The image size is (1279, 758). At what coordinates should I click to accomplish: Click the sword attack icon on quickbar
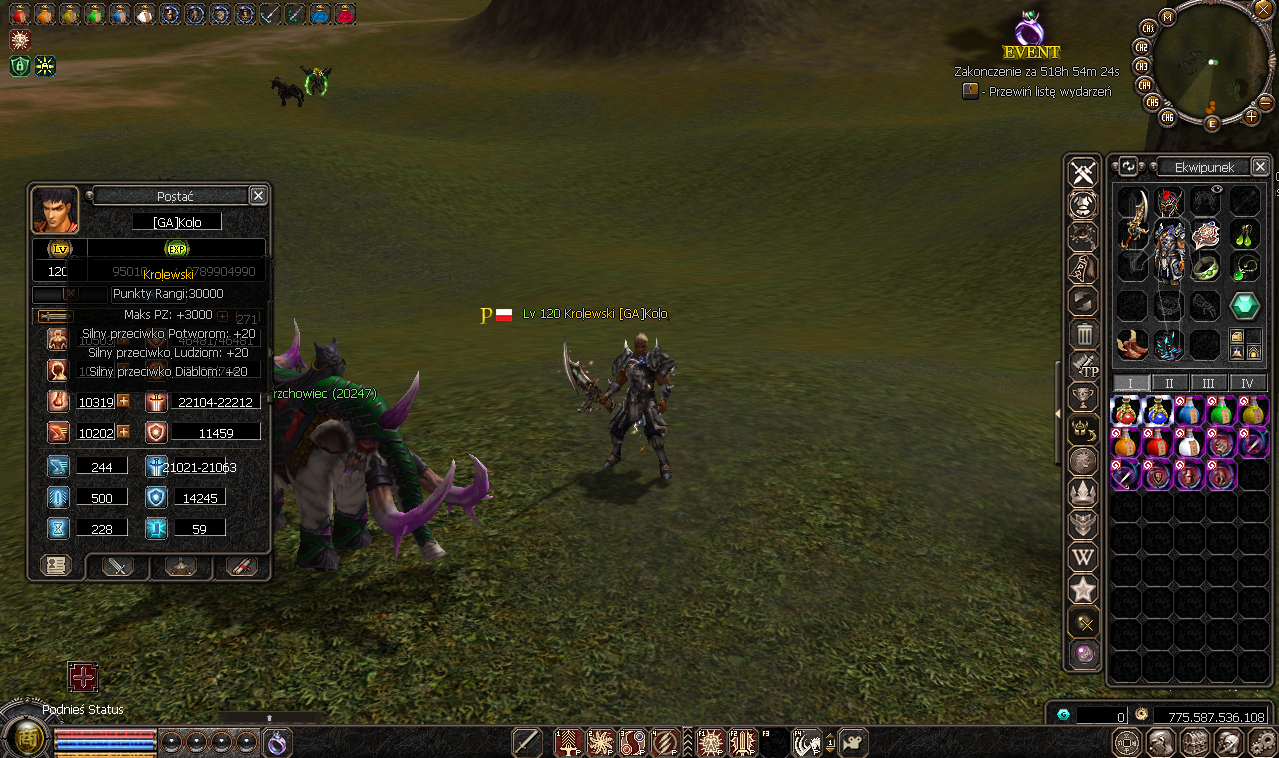click(x=527, y=742)
